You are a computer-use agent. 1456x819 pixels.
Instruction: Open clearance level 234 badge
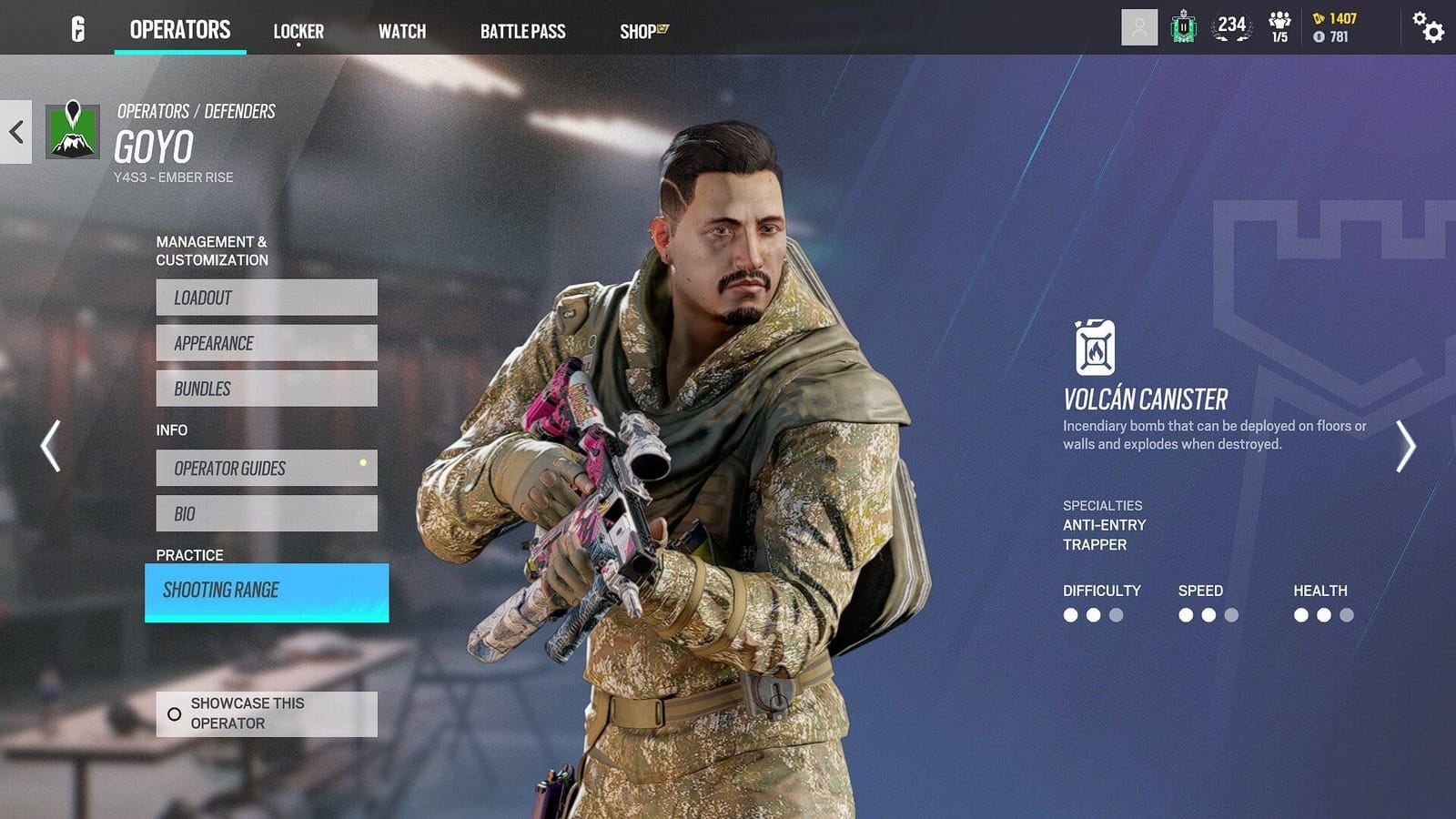point(1231,27)
